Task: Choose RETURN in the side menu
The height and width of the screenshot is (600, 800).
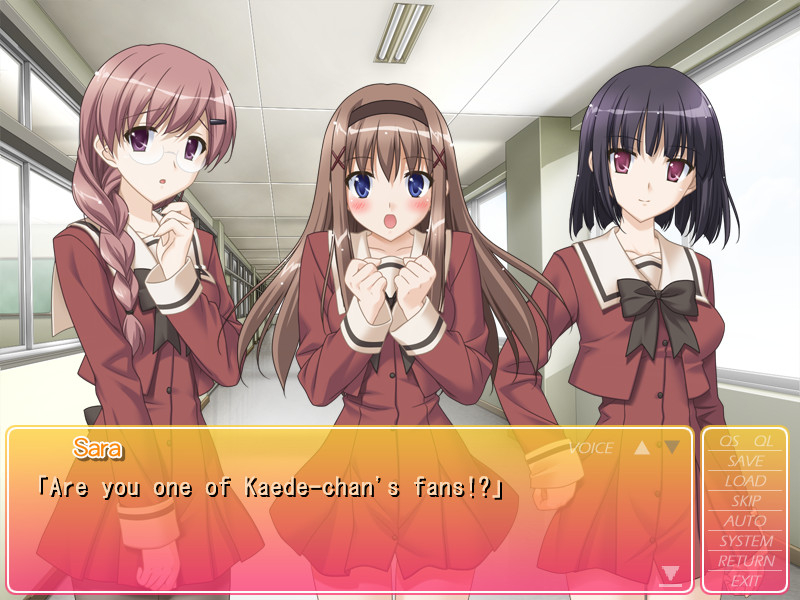Action: pos(745,561)
